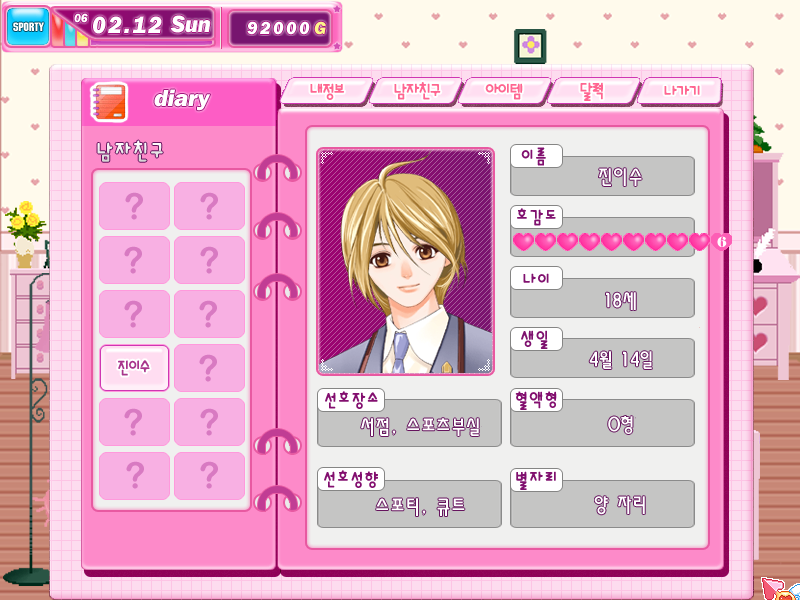The width and height of the screenshot is (800, 600).
Task: Open the 남자친구 tab
Action: pos(416,91)
